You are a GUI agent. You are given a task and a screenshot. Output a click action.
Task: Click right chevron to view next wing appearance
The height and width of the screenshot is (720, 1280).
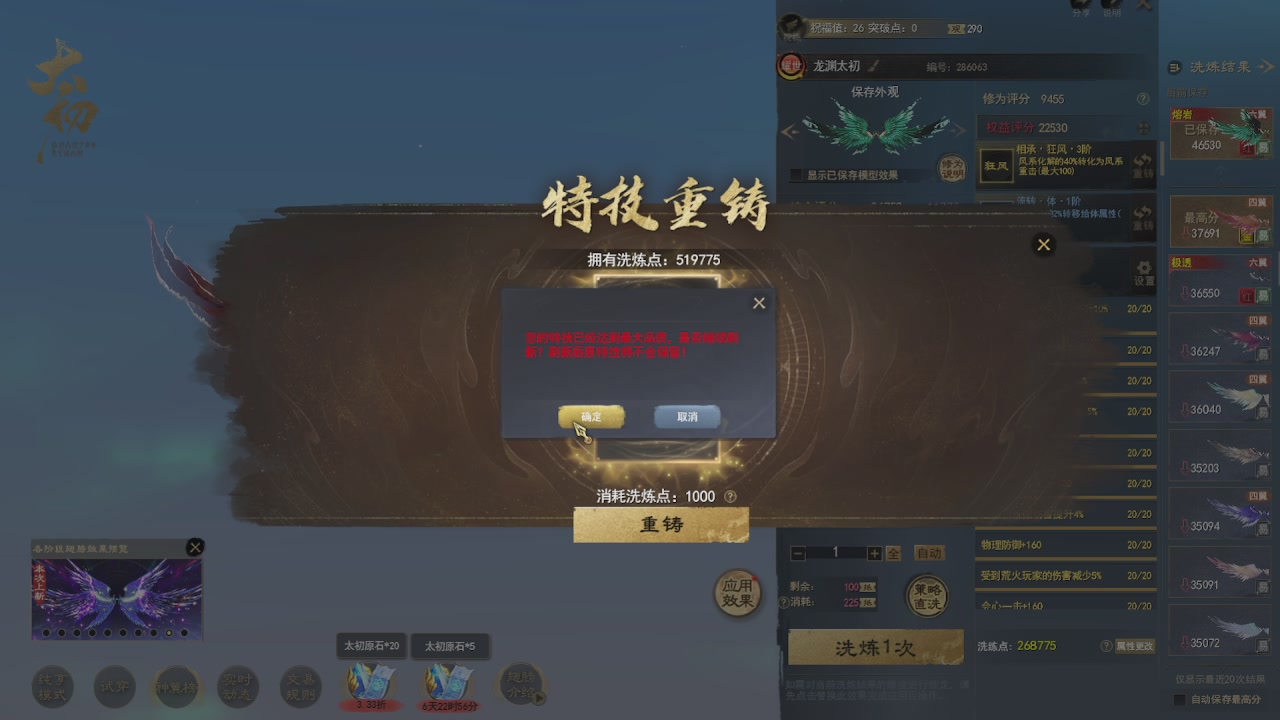958,133
